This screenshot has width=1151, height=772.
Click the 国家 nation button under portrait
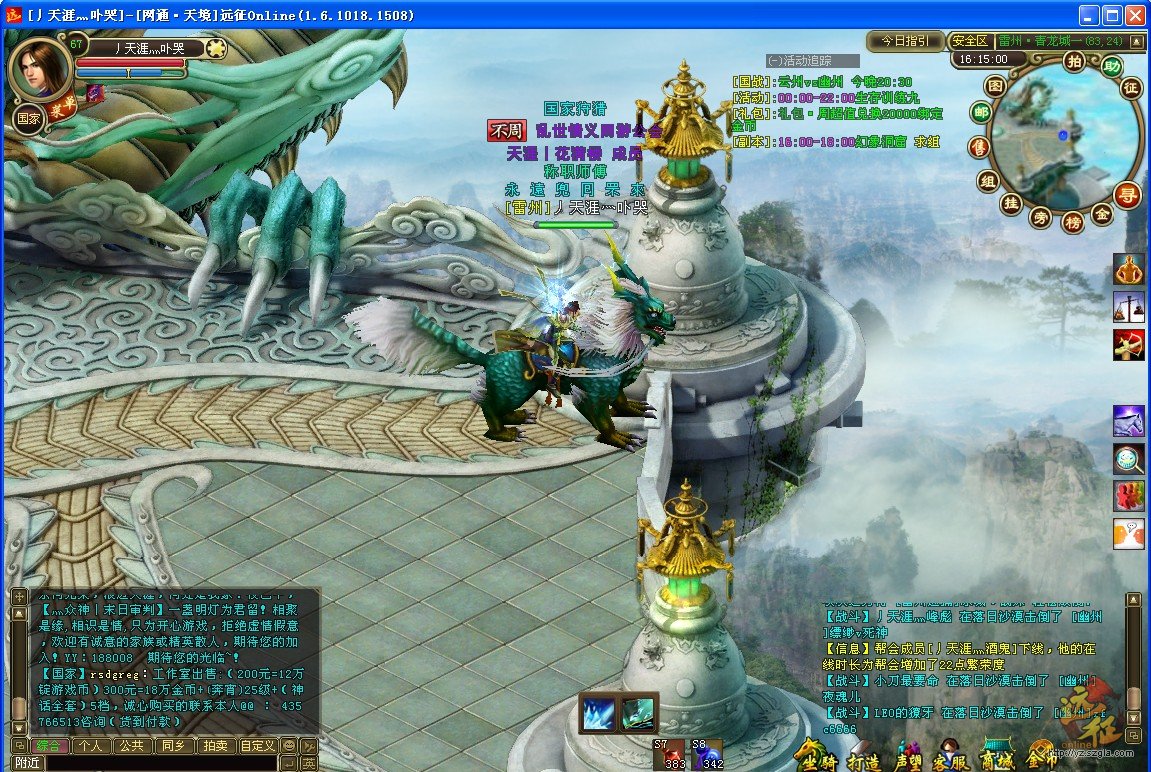tap(28, 118)
